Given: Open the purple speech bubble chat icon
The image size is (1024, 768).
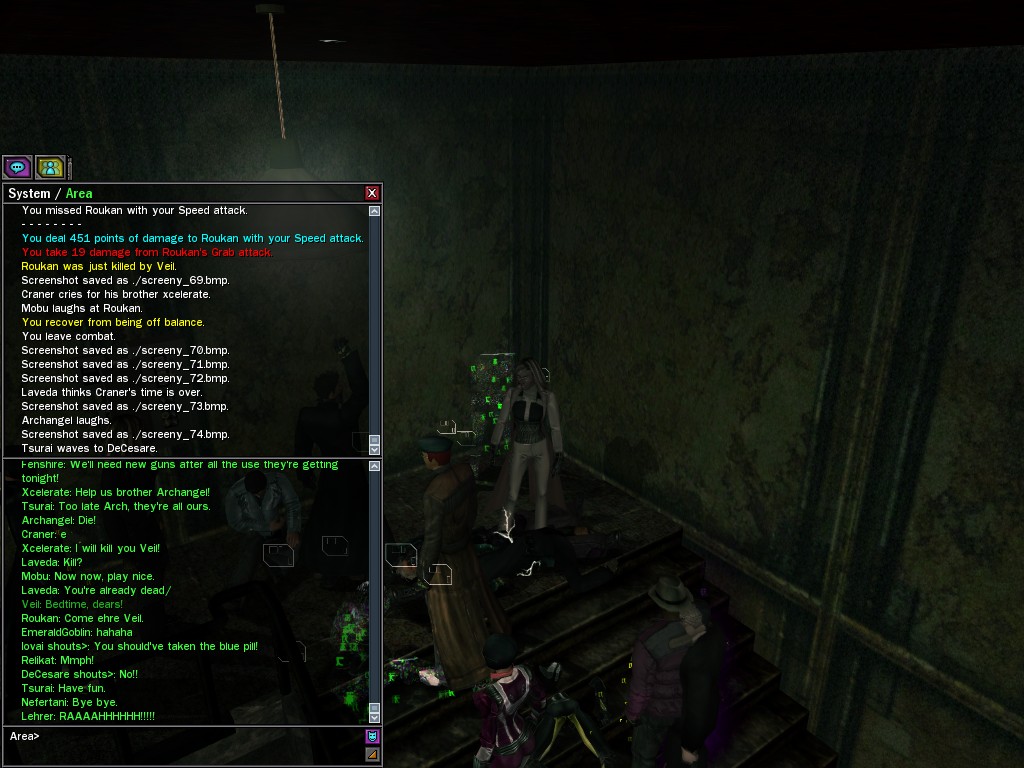Looking at the screenshot, I should point(17,167).
